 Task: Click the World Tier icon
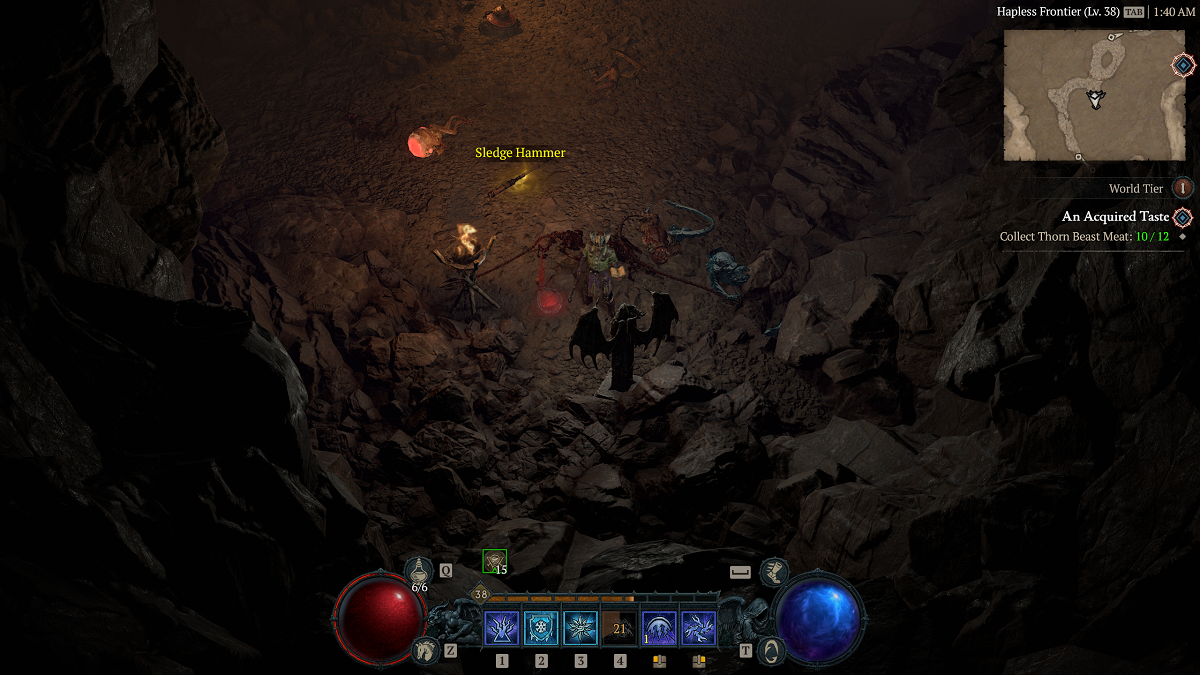[1183, 188]
